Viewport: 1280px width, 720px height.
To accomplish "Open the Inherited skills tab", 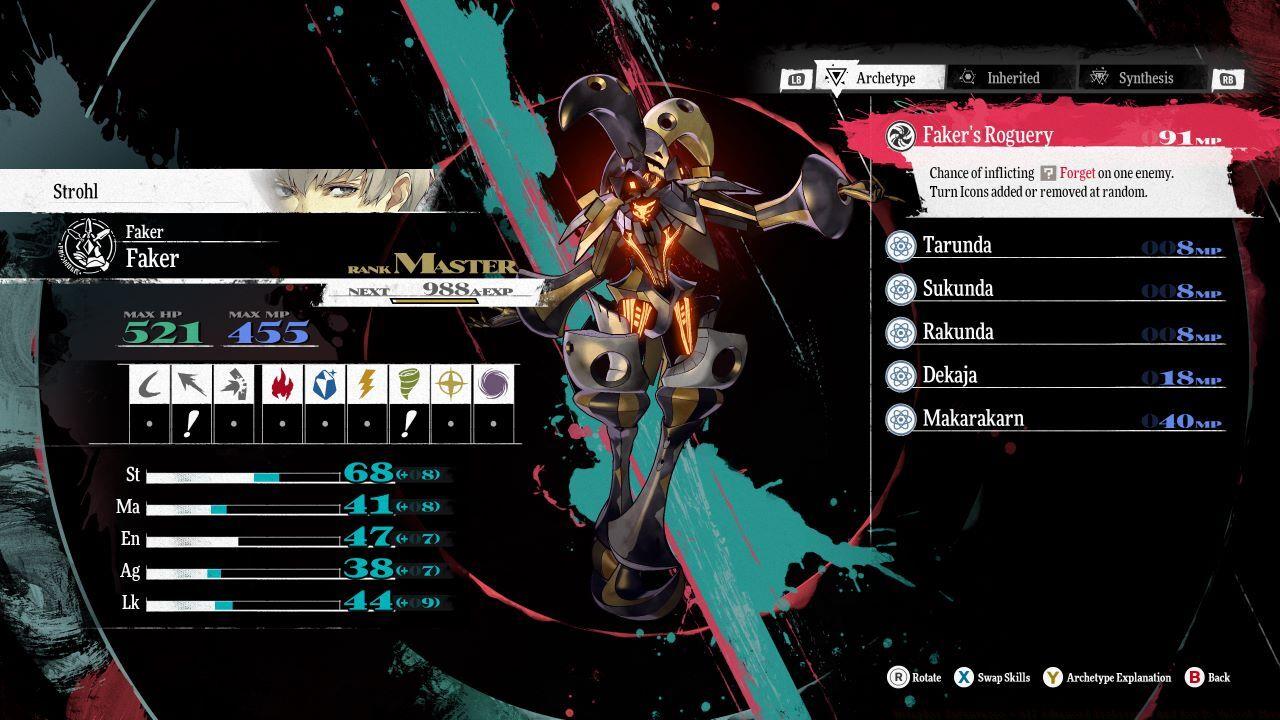I will [x=1011, y=78].
